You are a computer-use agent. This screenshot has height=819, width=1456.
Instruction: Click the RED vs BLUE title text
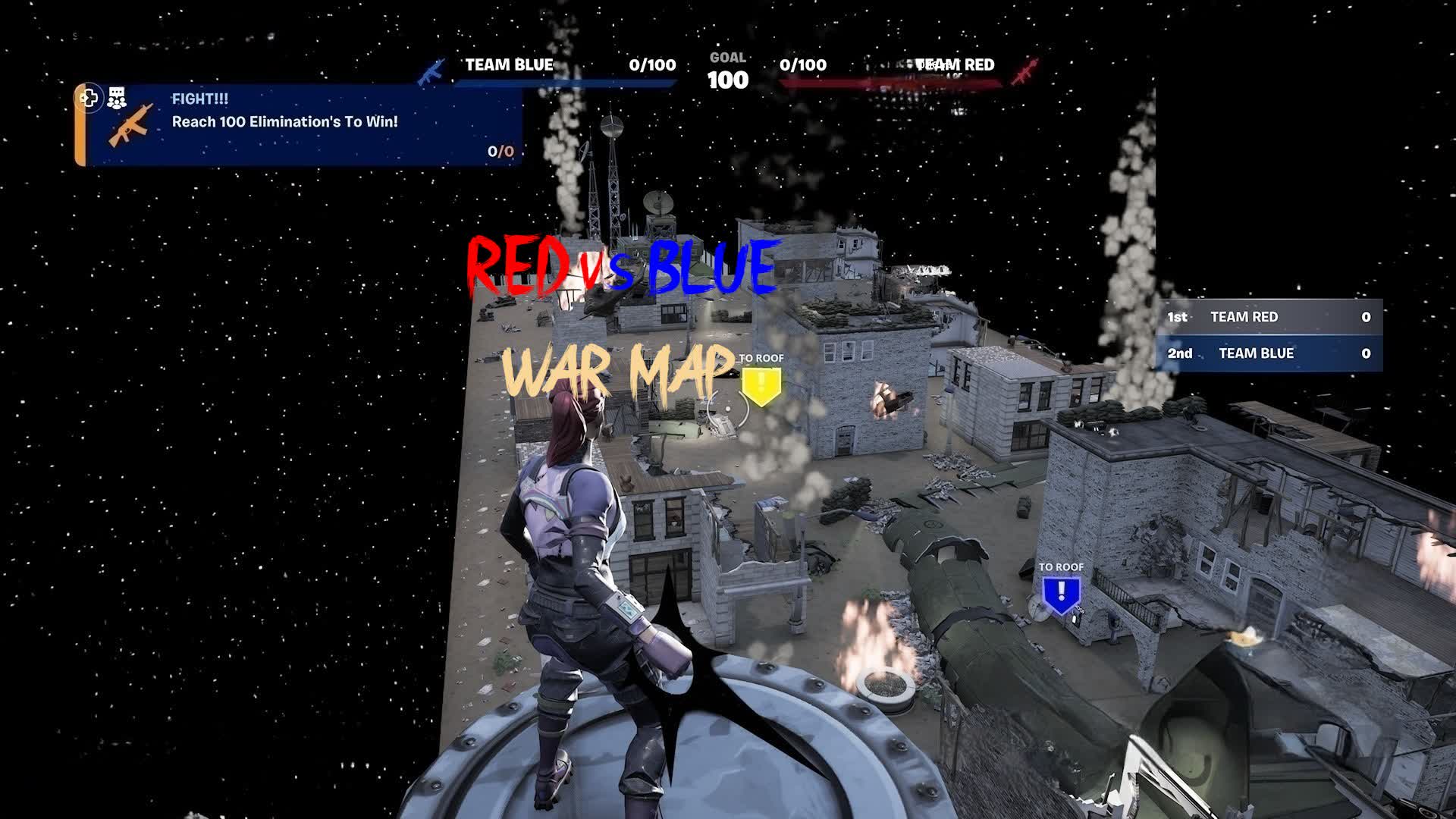[x=620, y=268]
